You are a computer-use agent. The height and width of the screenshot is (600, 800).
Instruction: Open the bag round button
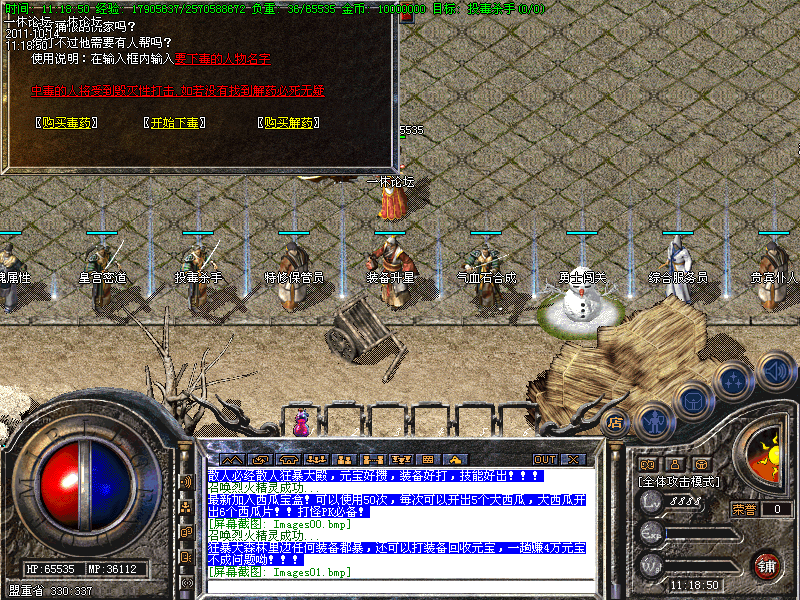pos(694,402)
